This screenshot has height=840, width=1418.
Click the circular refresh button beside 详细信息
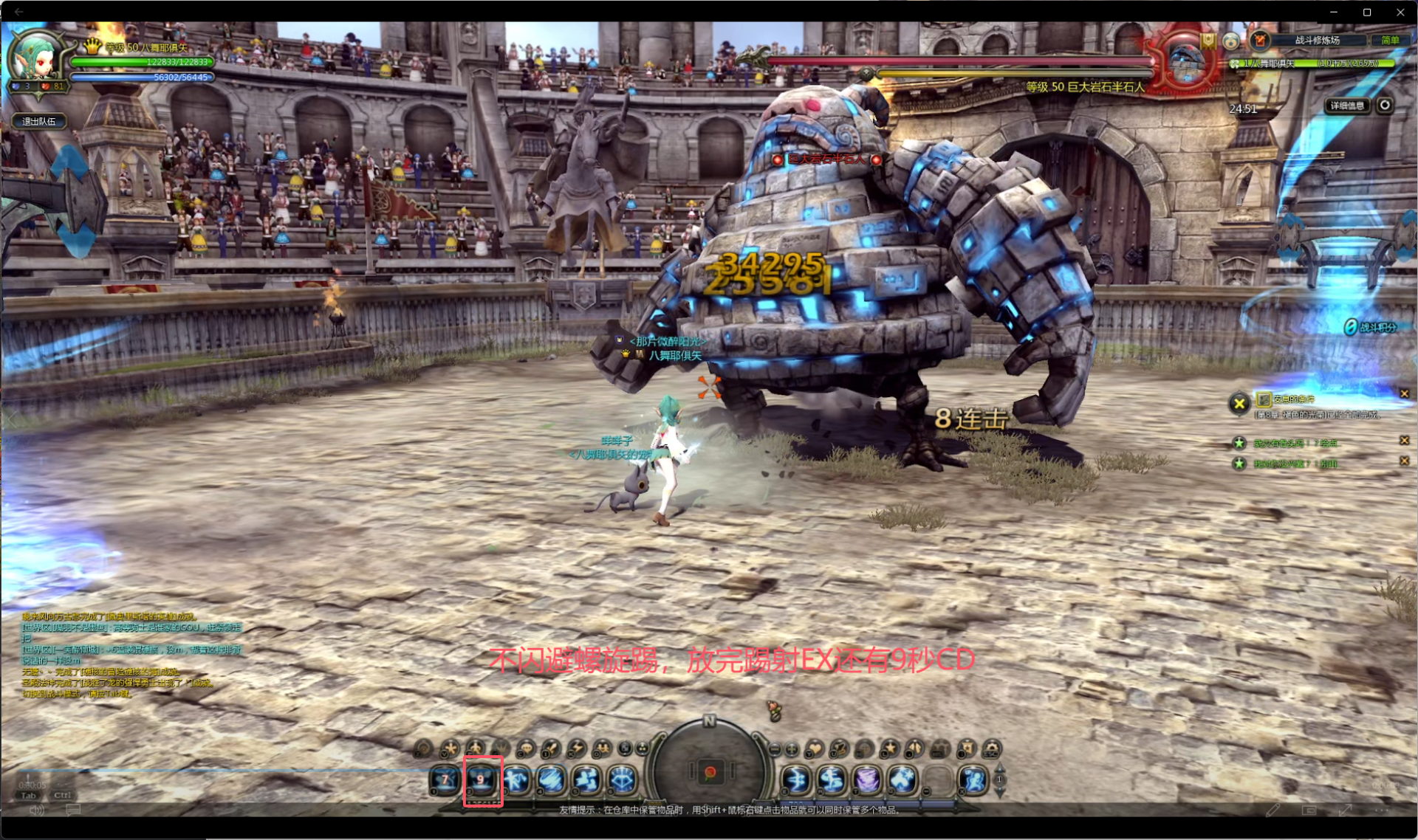1385,105
